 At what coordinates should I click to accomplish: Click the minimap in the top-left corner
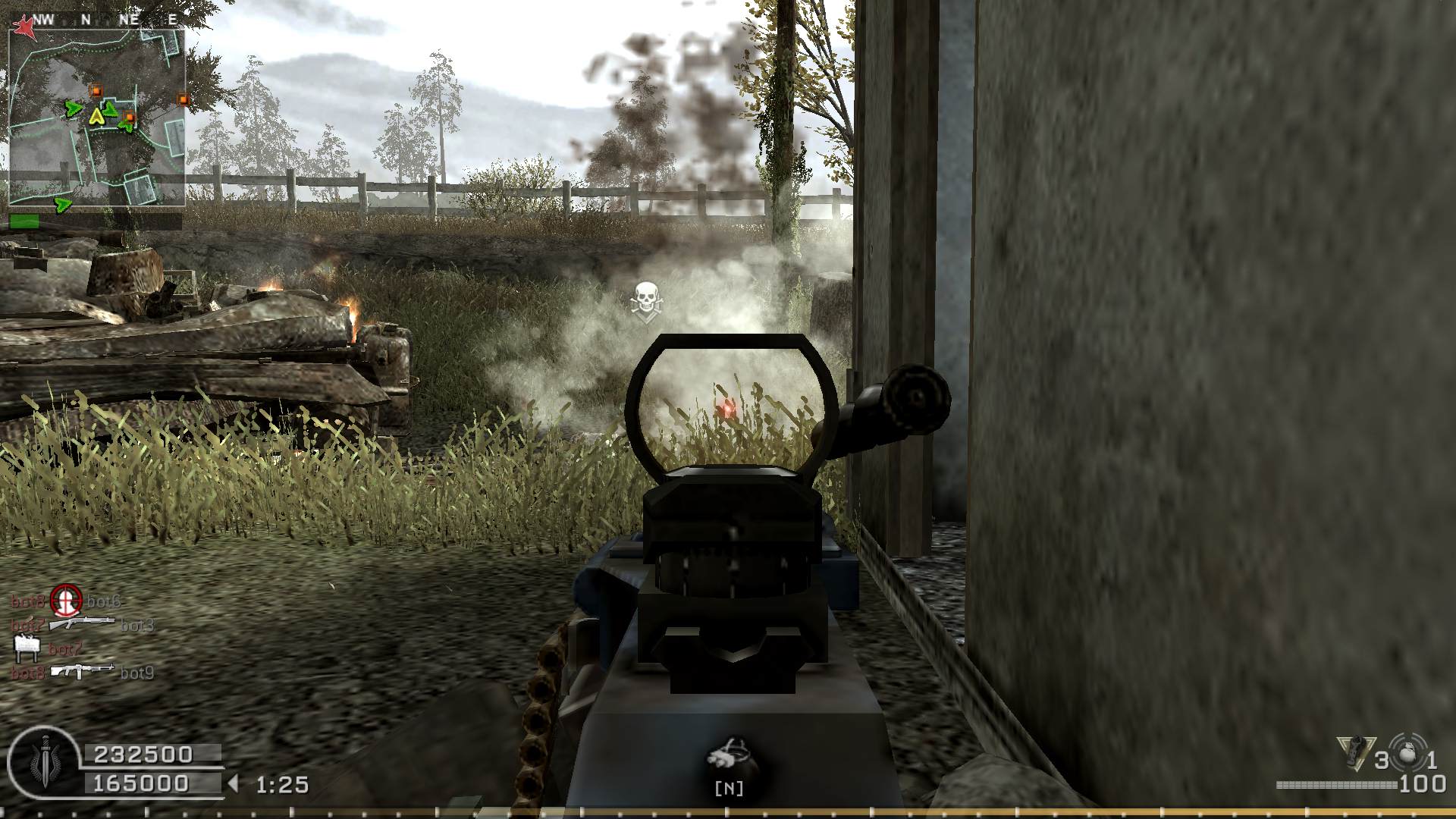pos(96,118)
